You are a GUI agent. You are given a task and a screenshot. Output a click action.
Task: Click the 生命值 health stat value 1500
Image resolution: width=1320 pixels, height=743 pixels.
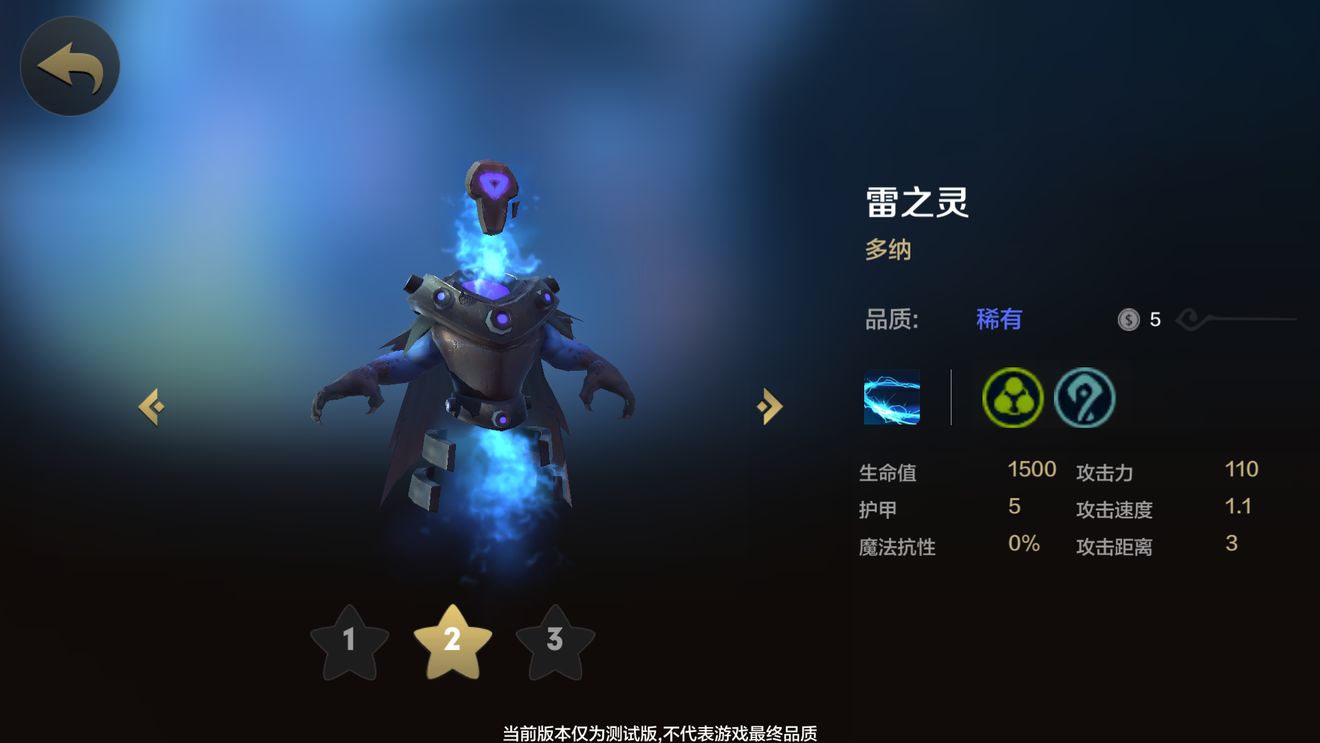click(x=1031, y=470)
